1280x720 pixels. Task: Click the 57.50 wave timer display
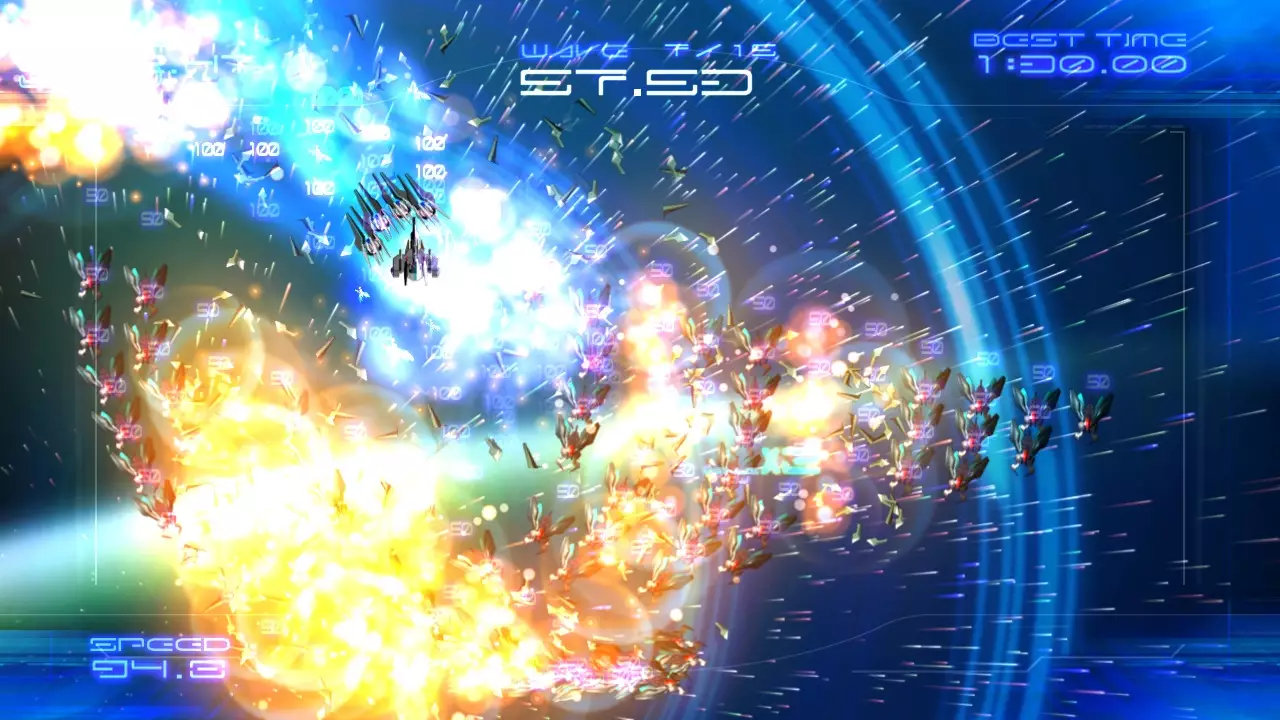637,82
